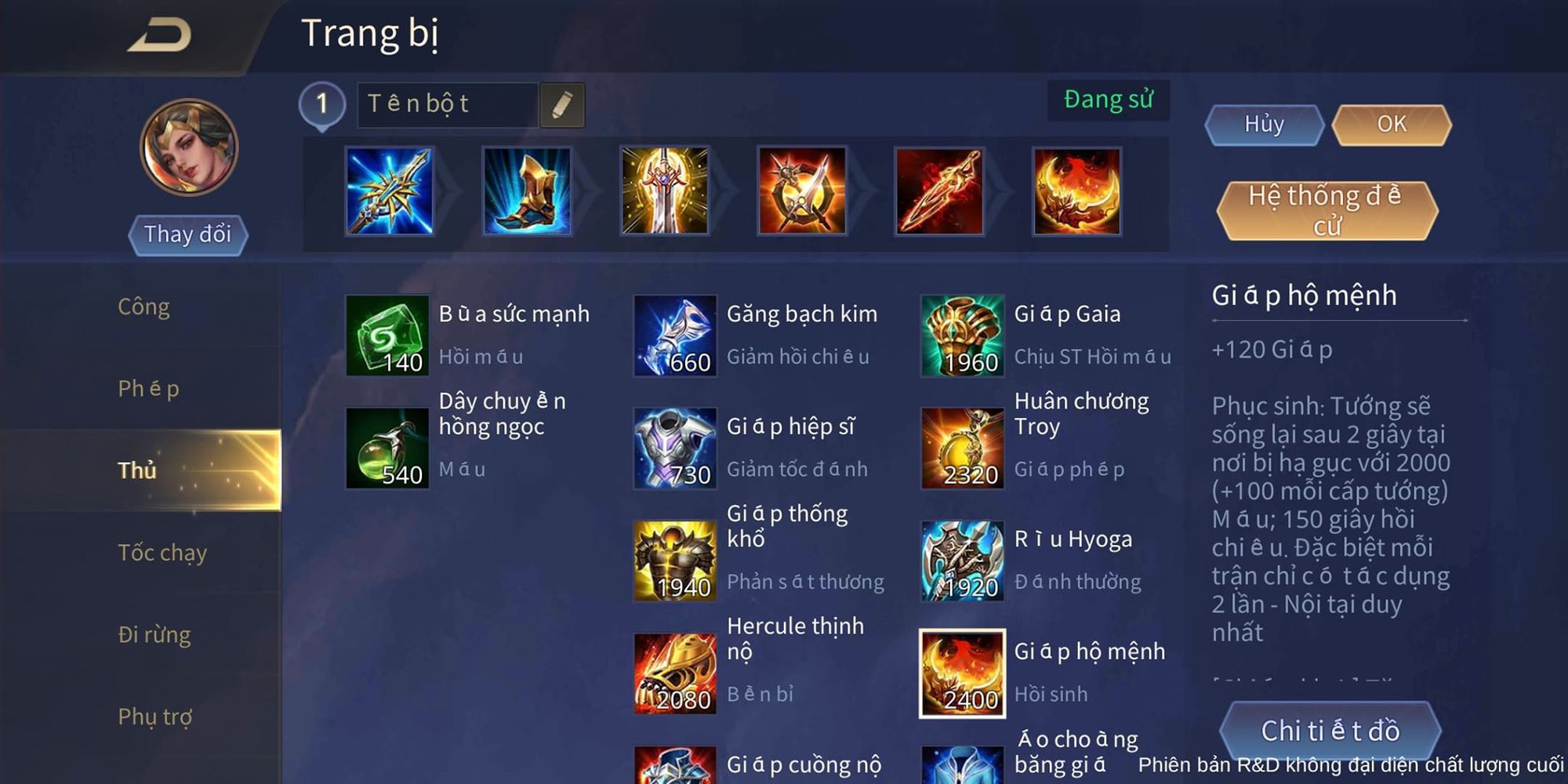Toggle the Đang sử dụng build status
1568x784 pixels.
1108,99
